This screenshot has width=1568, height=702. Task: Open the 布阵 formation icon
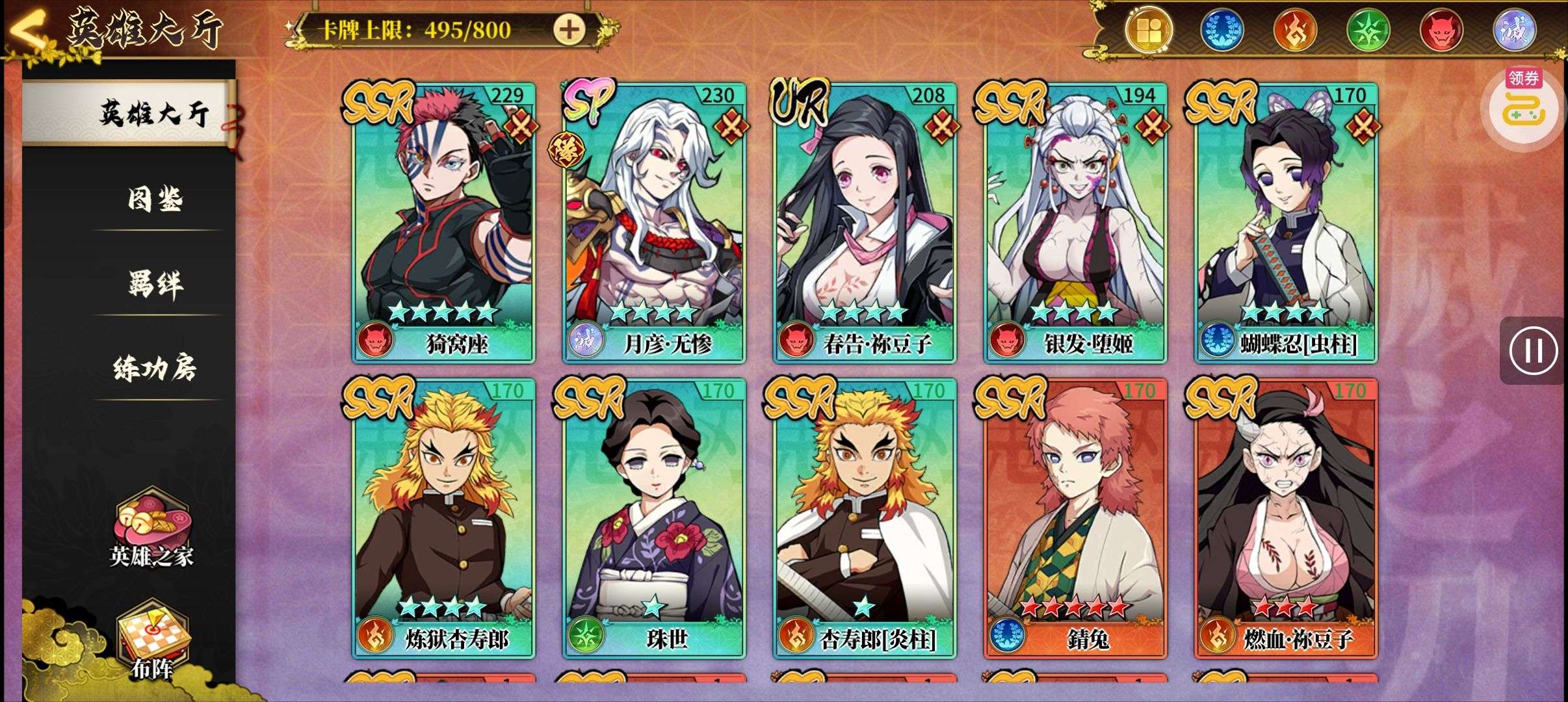click(x=152, y=640)
